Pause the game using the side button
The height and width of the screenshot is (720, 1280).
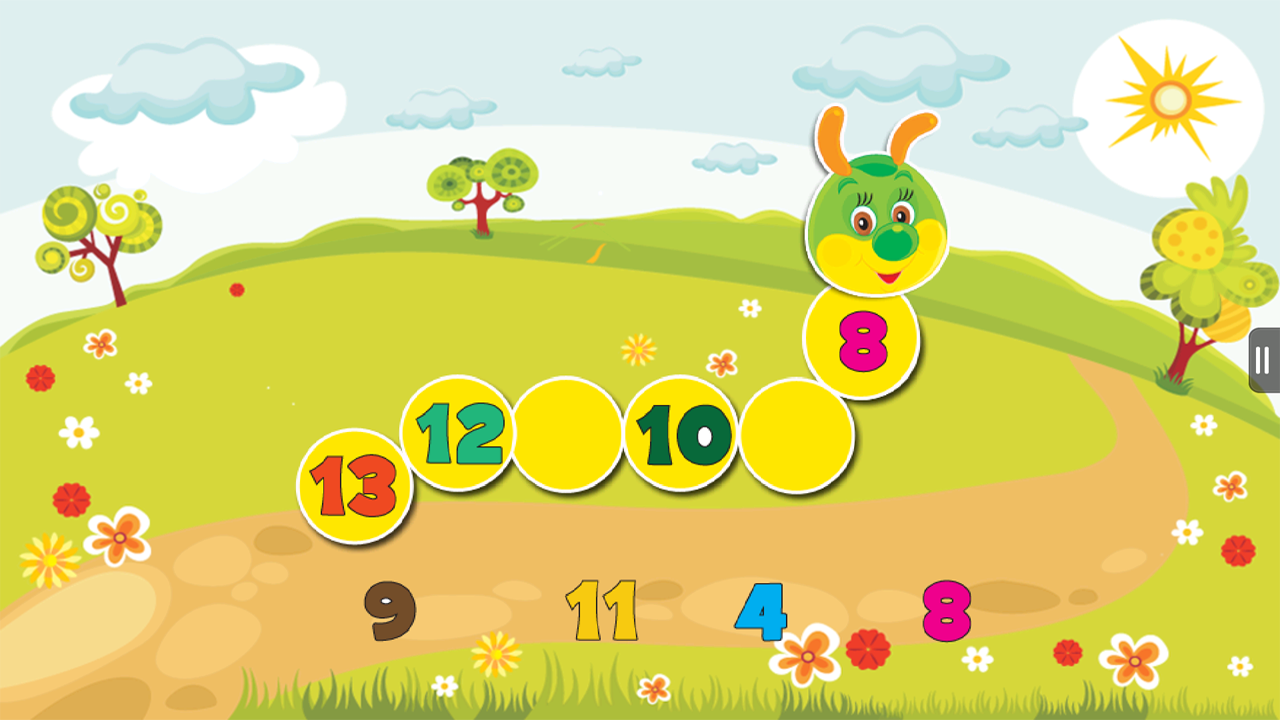tap(1261, 363)
